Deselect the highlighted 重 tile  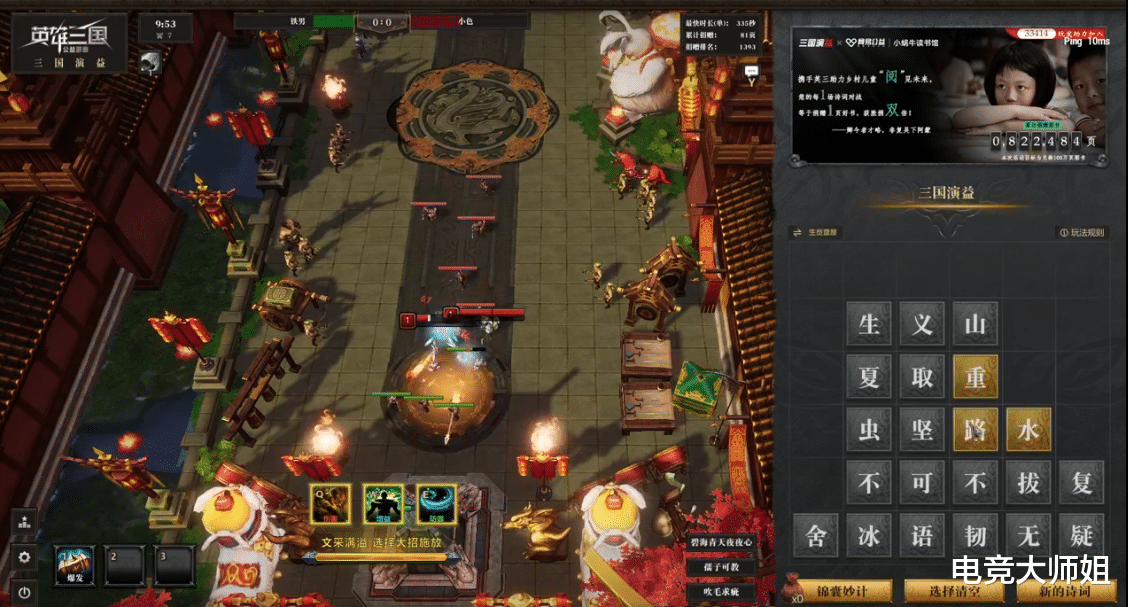point(975,377)
